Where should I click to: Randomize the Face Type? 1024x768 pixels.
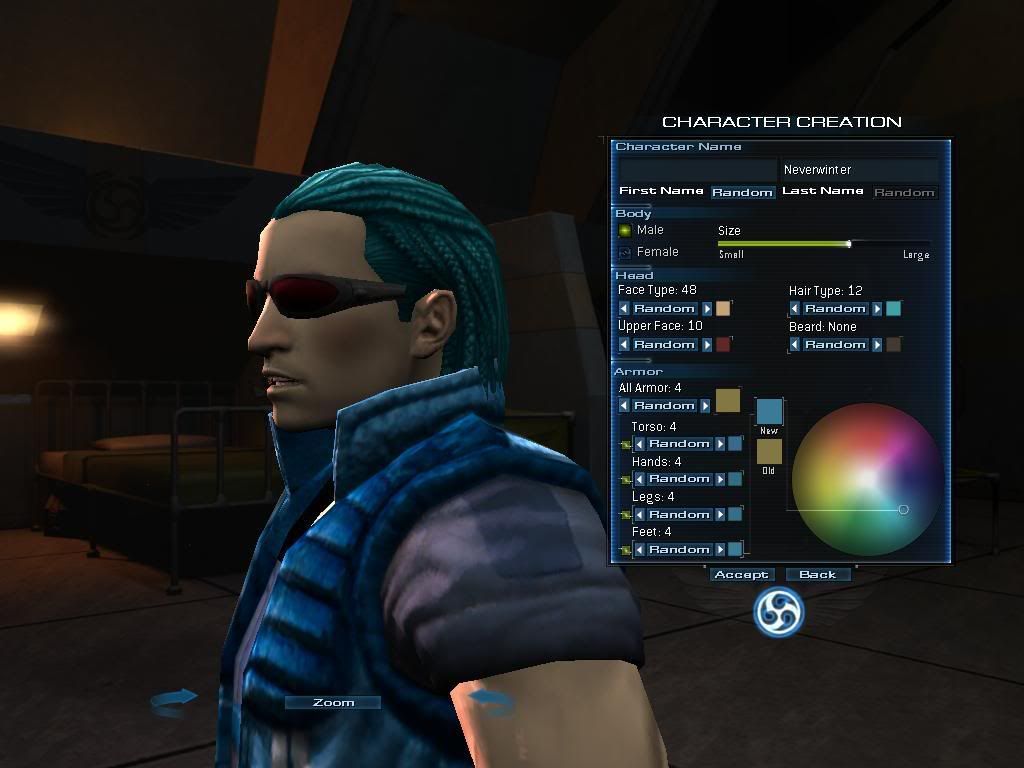coord(664,309)
